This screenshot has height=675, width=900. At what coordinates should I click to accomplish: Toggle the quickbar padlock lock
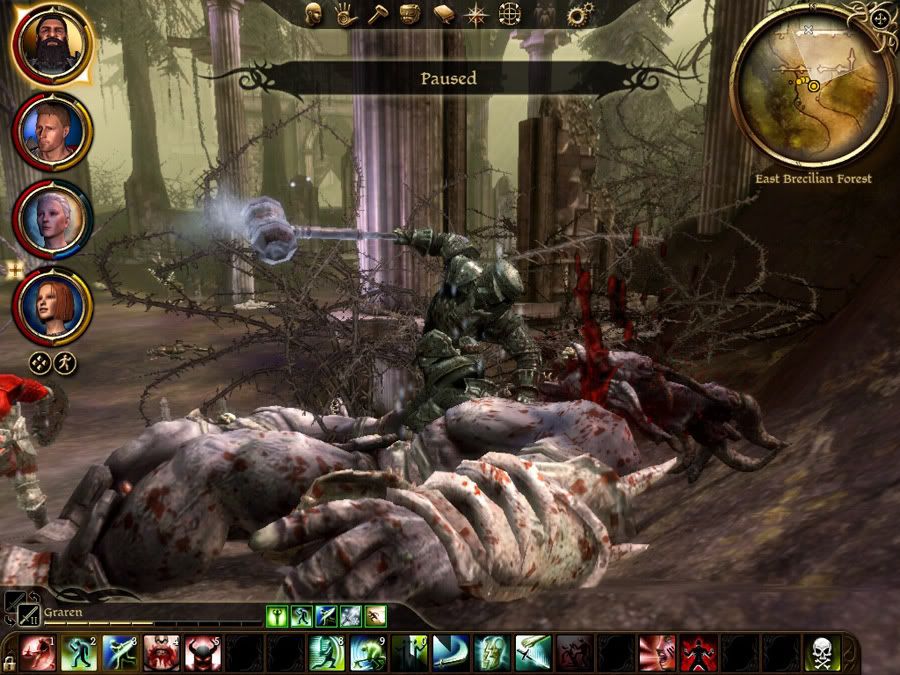[x=9, y=662]
